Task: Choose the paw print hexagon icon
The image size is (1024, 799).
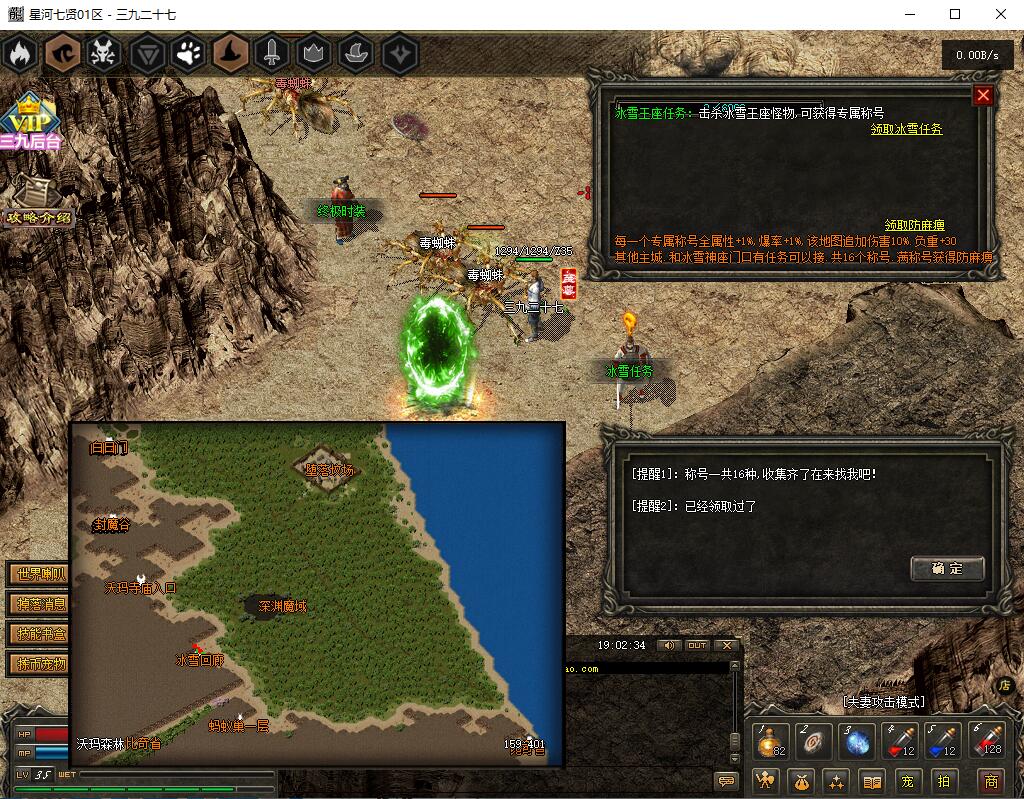Action: coord(188,54)
